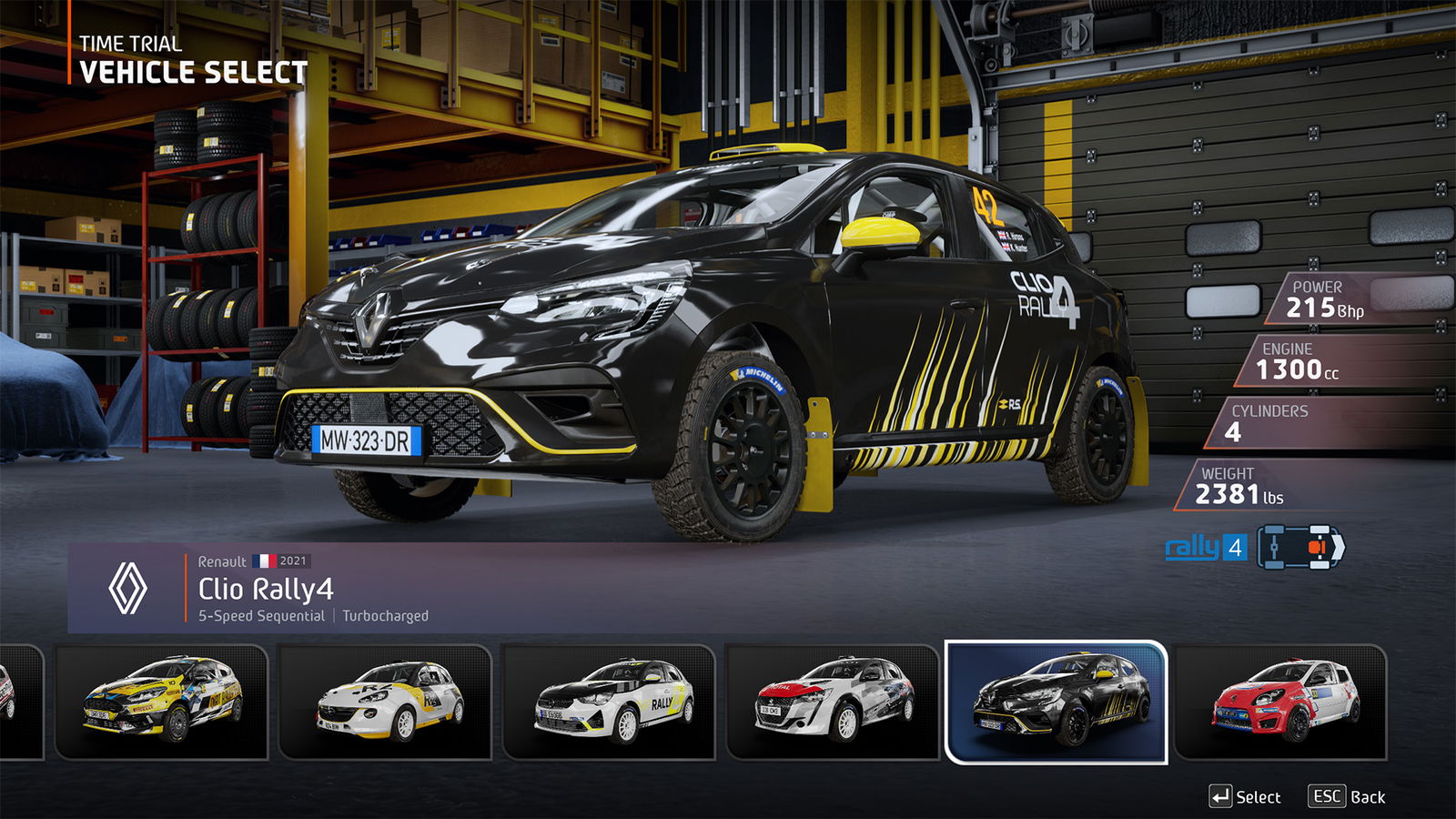Pick the white Opel Corsa with RALLY lettering

(609, 701)
